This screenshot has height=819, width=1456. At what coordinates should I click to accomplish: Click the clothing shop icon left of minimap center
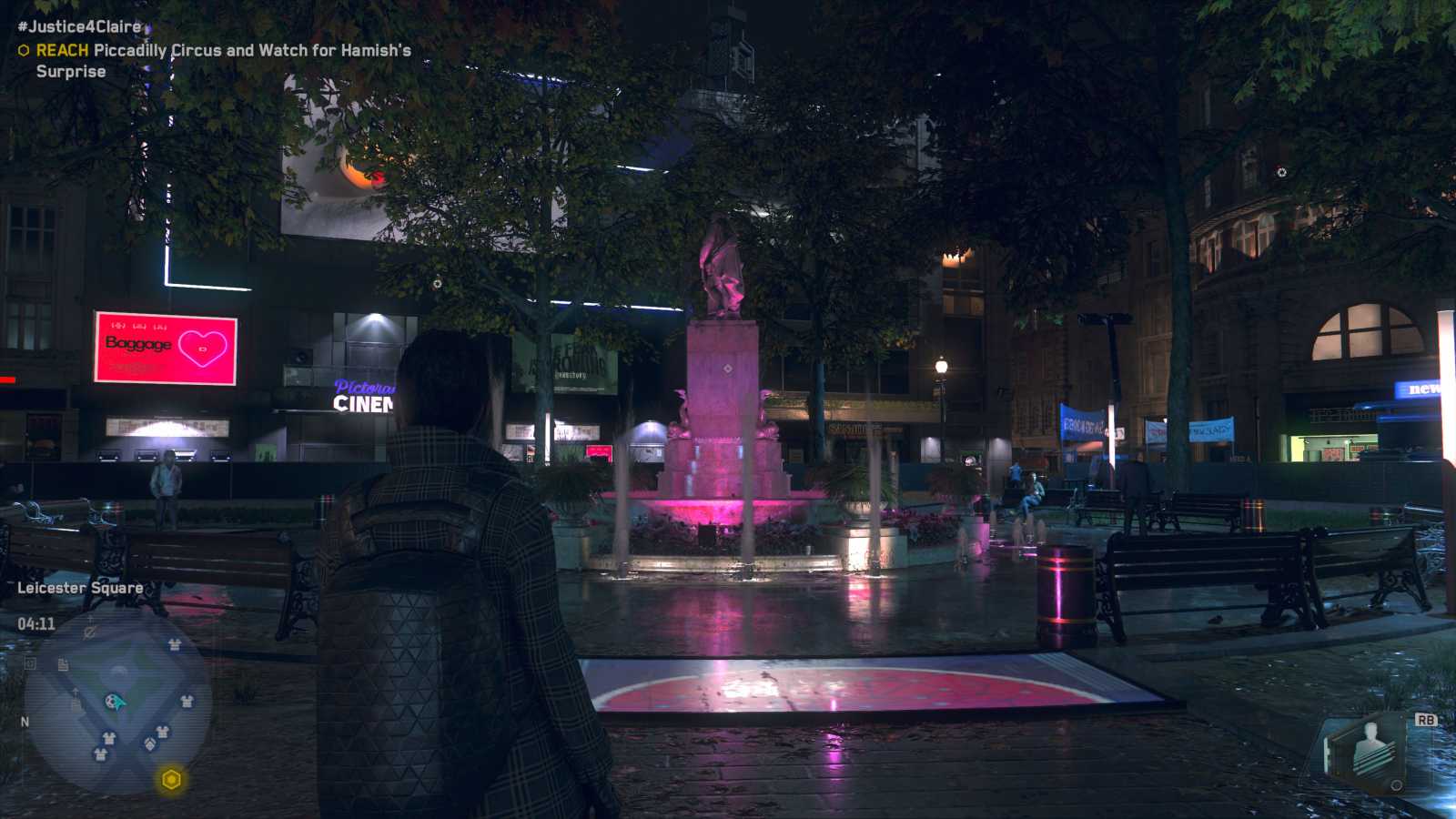108,737
